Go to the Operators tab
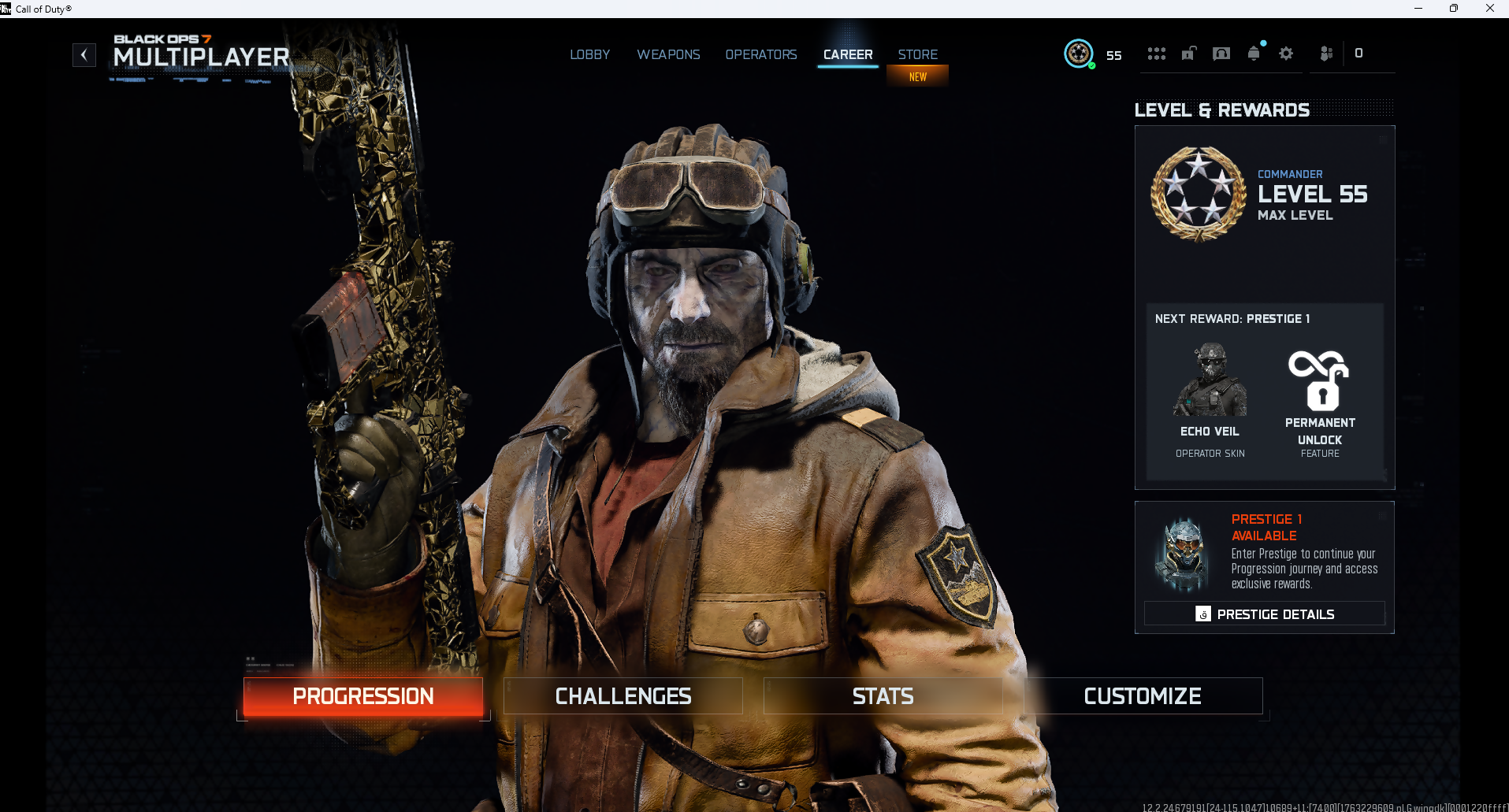1509x812 pixels. point(761,54)
